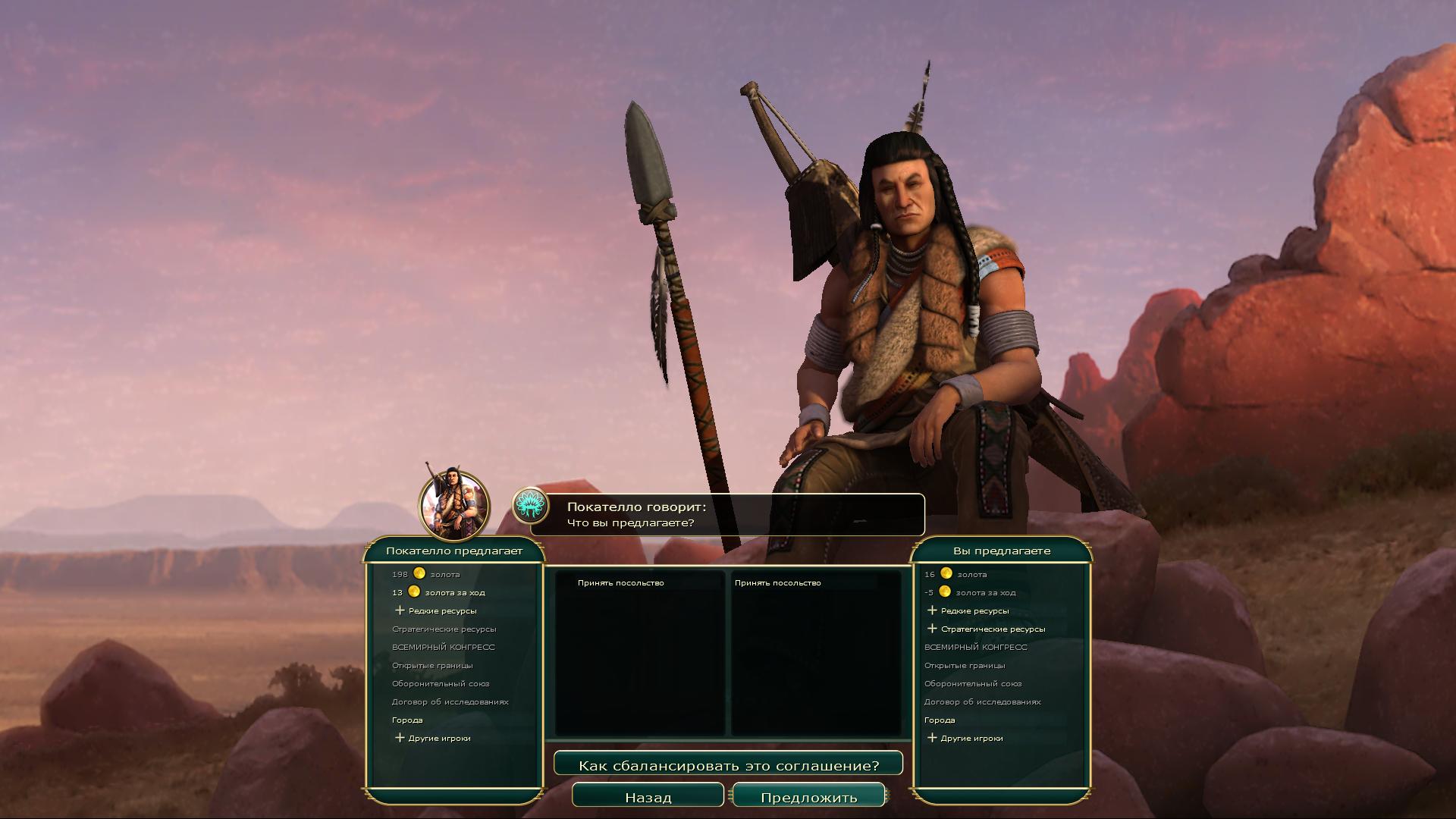The width and height of the screenshot is (1456, 819).
Task: Expand your Стратегические ресурсы list
Action: coord(987,629)
